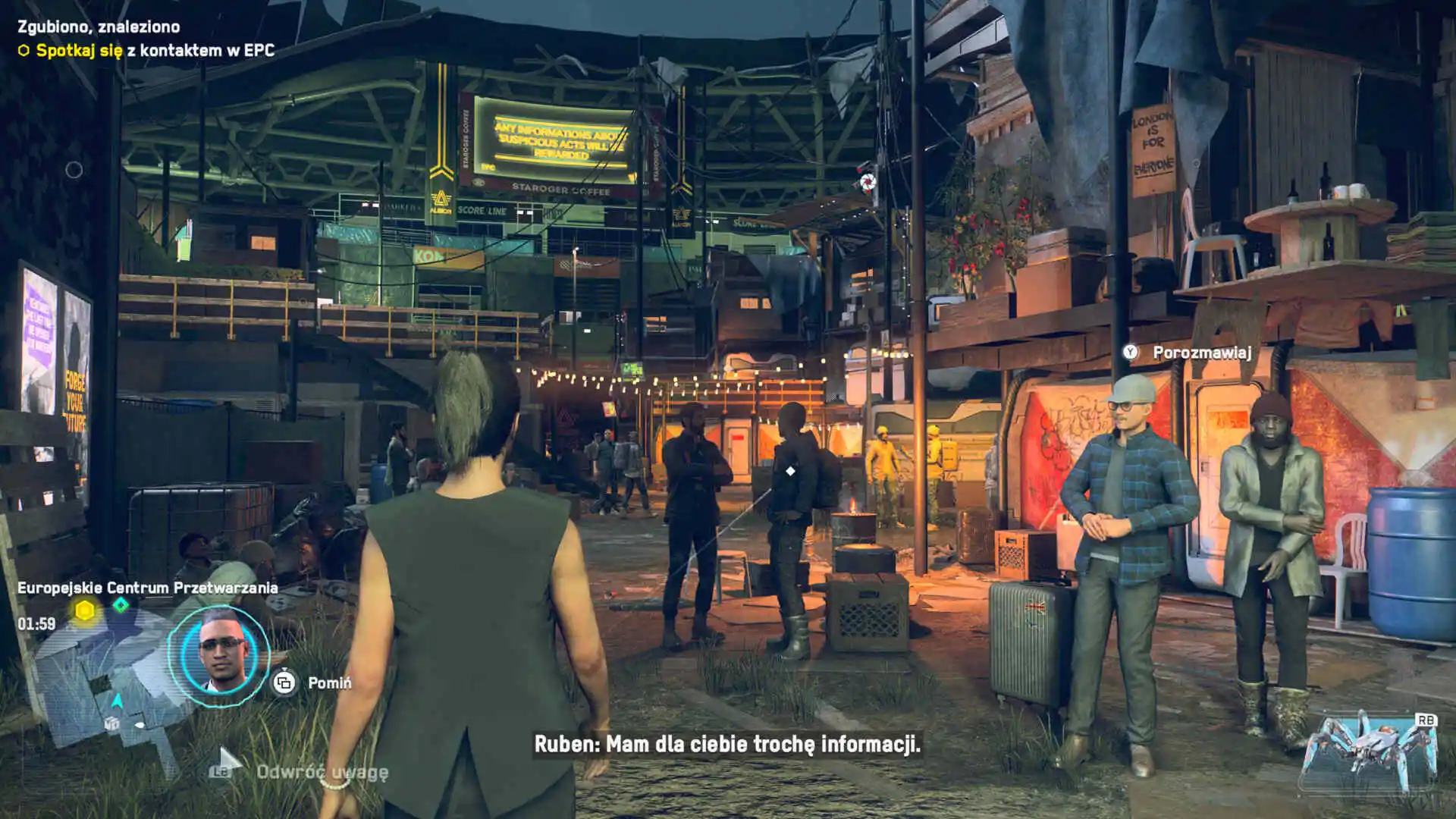Image resolution: width=1456 pixels, height=819 pixels.
Task: Select the green diamond marker on minimap
Action: pyautogui.click(x=121, y=605)
